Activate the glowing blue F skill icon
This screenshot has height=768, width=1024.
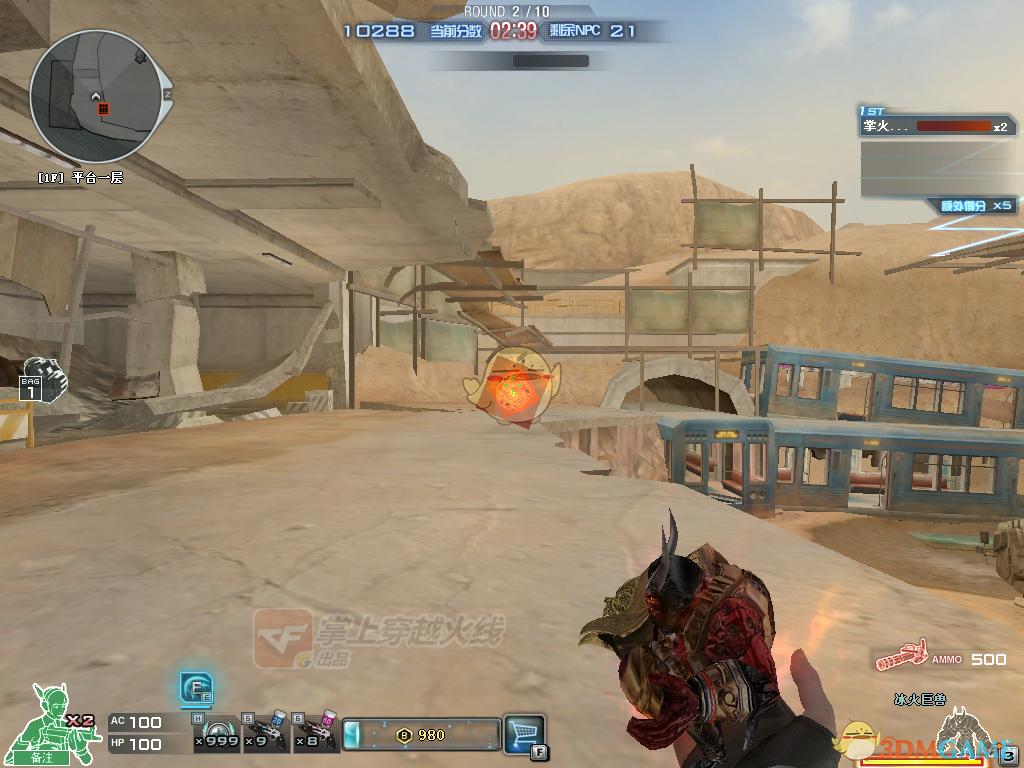click(196, 687)
